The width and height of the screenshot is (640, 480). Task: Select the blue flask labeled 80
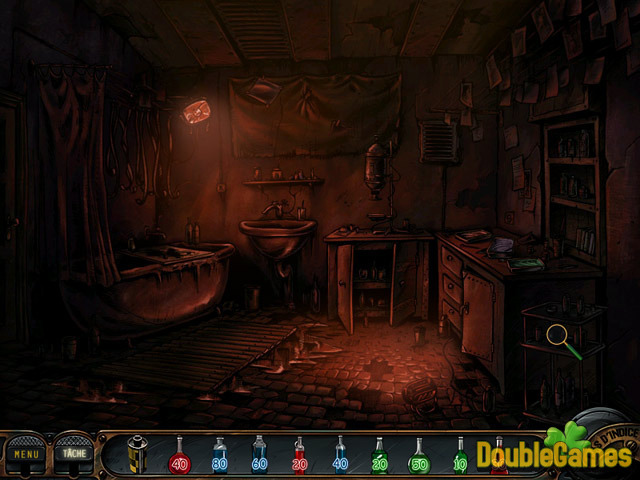[x=219, y=457]
